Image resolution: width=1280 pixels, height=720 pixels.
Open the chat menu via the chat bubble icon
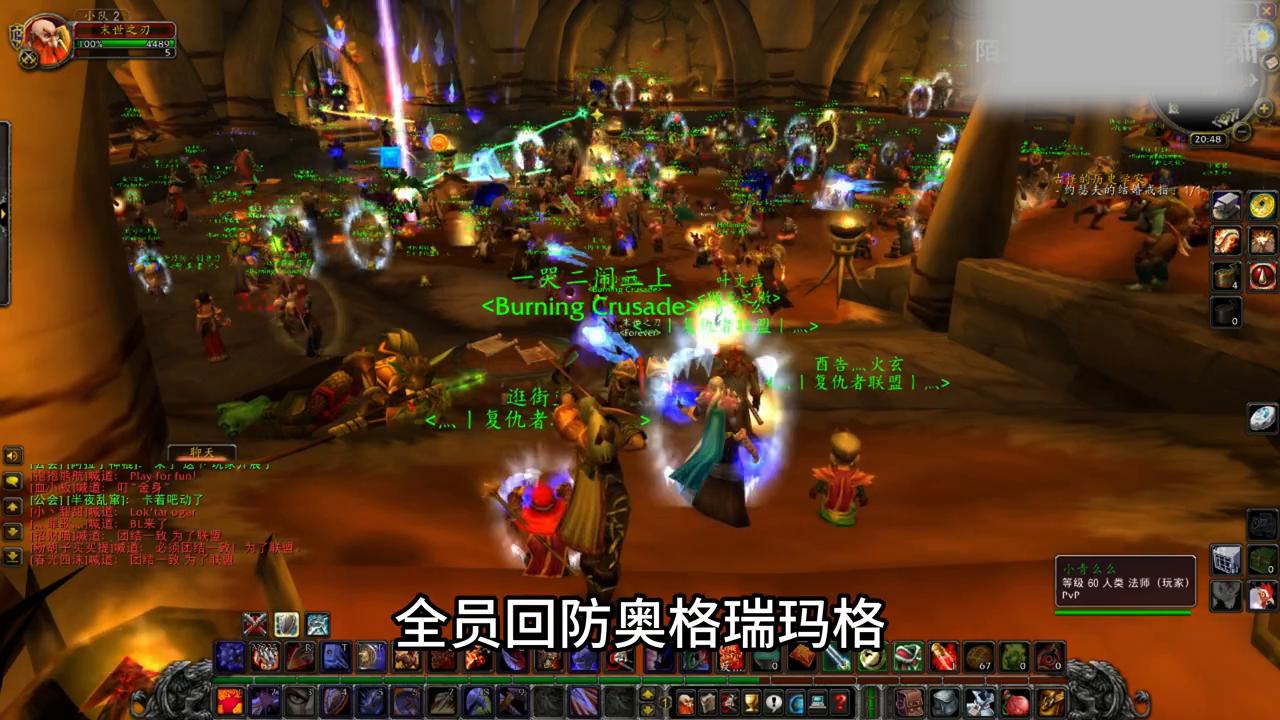click(12, 482)
